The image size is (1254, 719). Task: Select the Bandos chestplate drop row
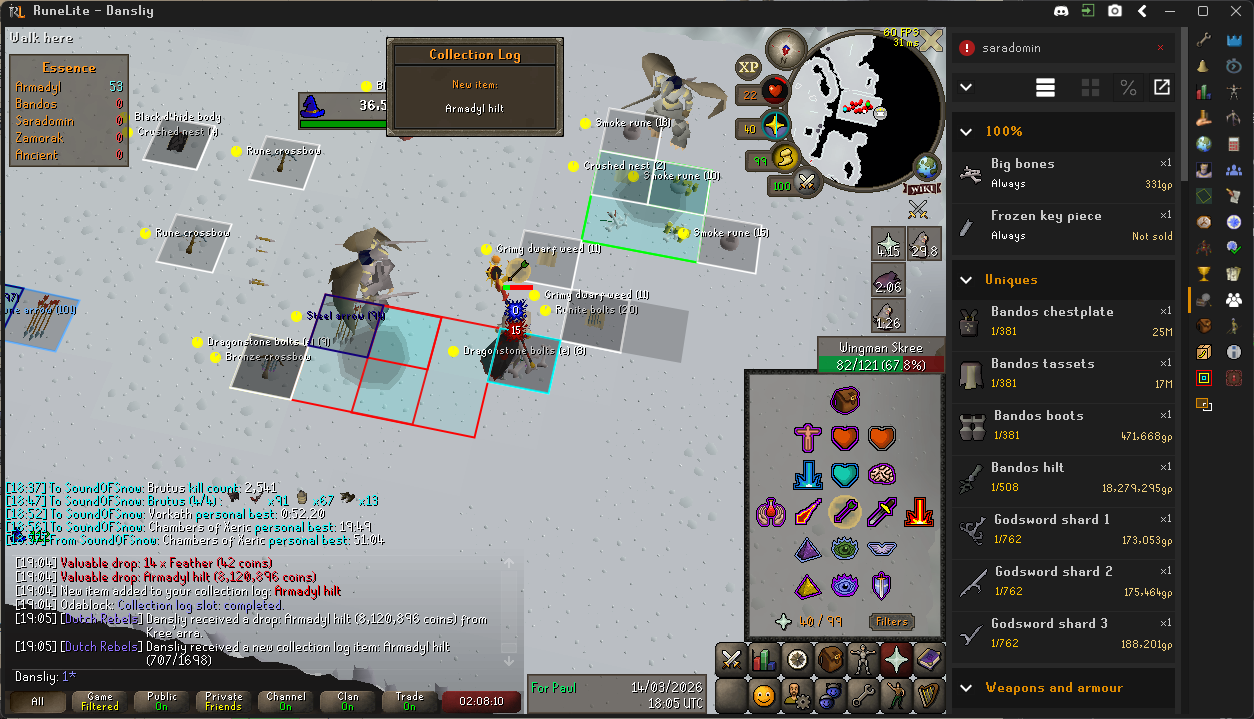click(1065, 320)
